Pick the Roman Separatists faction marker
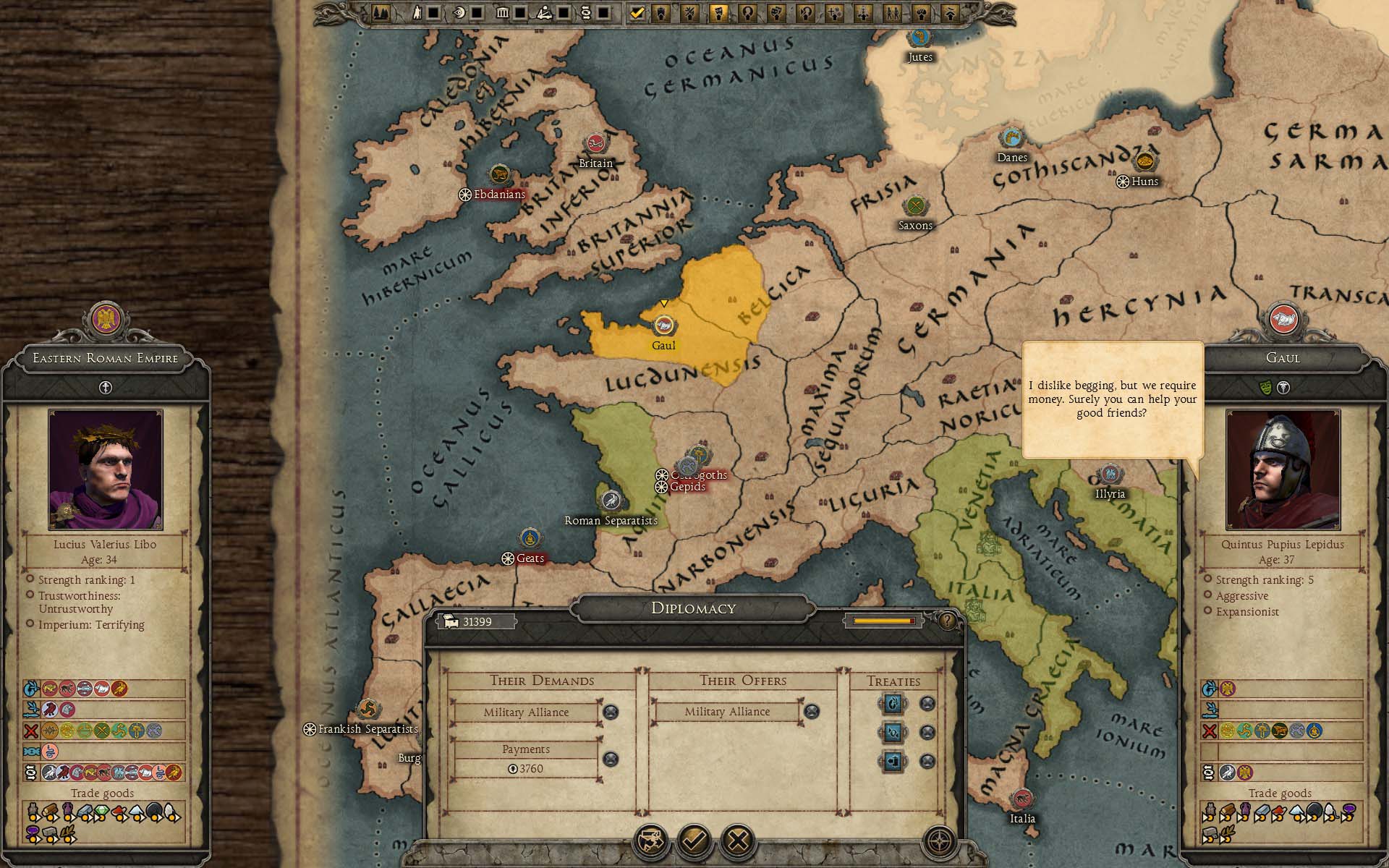Screen dimensions: 1389x868 tap(611, 501)
